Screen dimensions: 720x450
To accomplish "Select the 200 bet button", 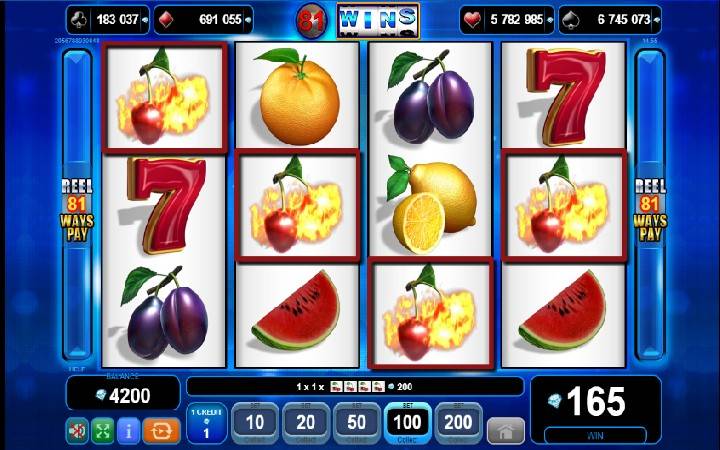I will (x=458, y=424).
